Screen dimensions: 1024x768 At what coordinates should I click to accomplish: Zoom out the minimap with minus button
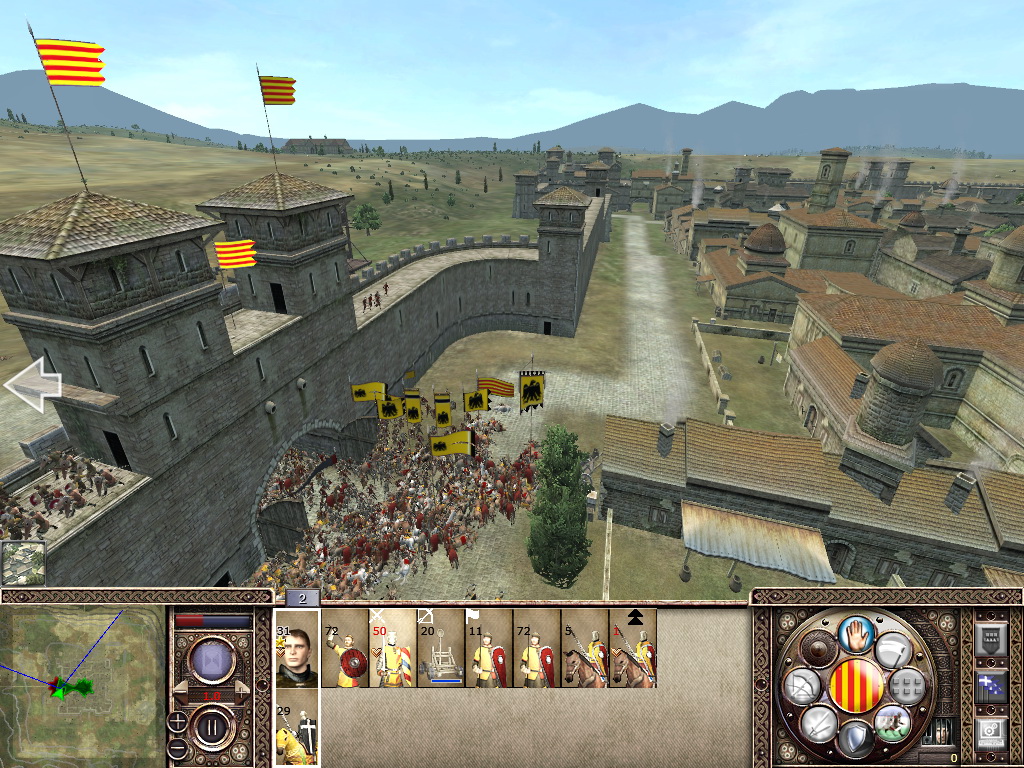[176, 746]
